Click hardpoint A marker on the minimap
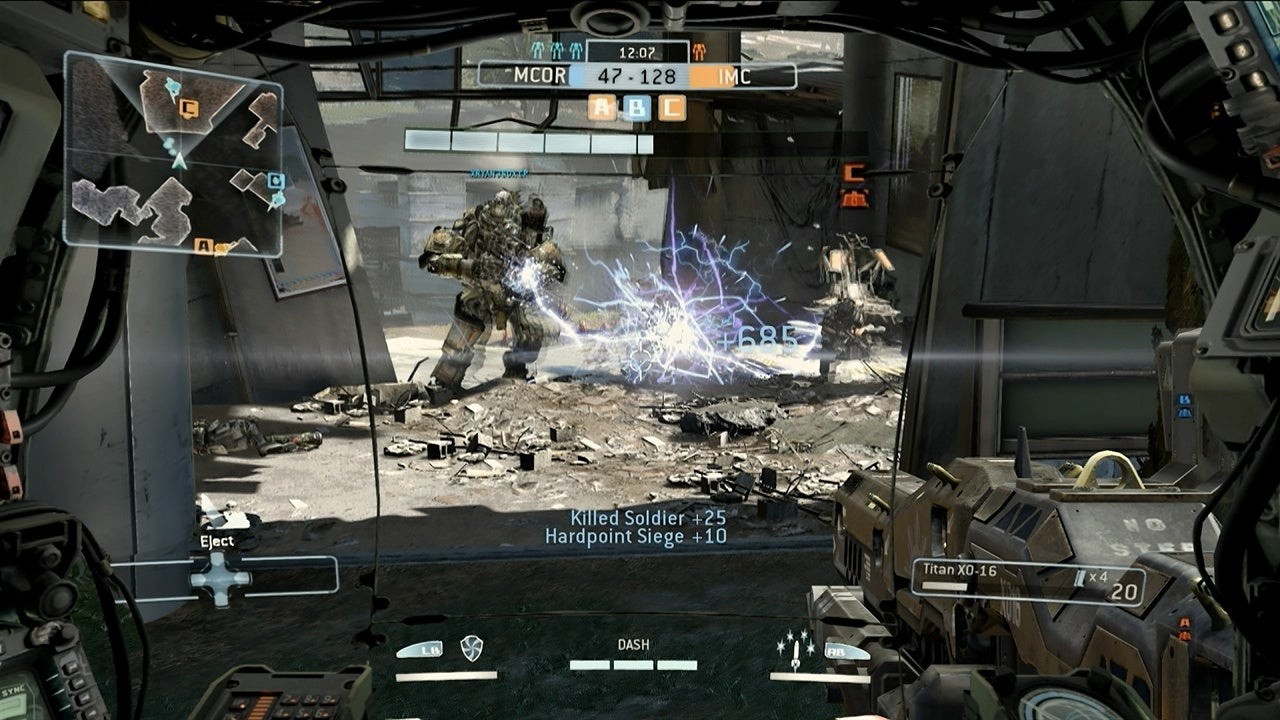 coord(202,245)
